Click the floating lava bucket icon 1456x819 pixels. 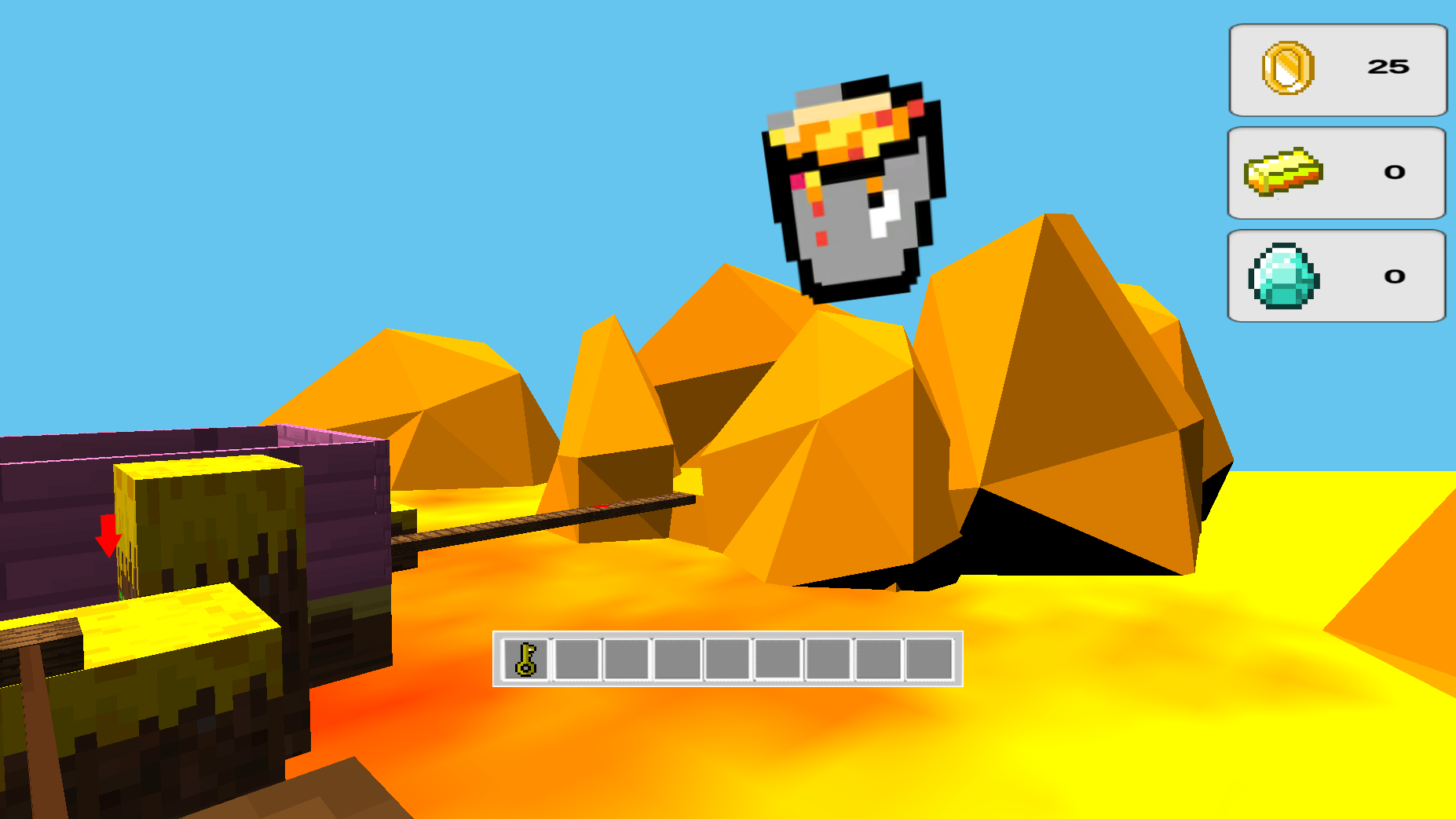point(854,188)
